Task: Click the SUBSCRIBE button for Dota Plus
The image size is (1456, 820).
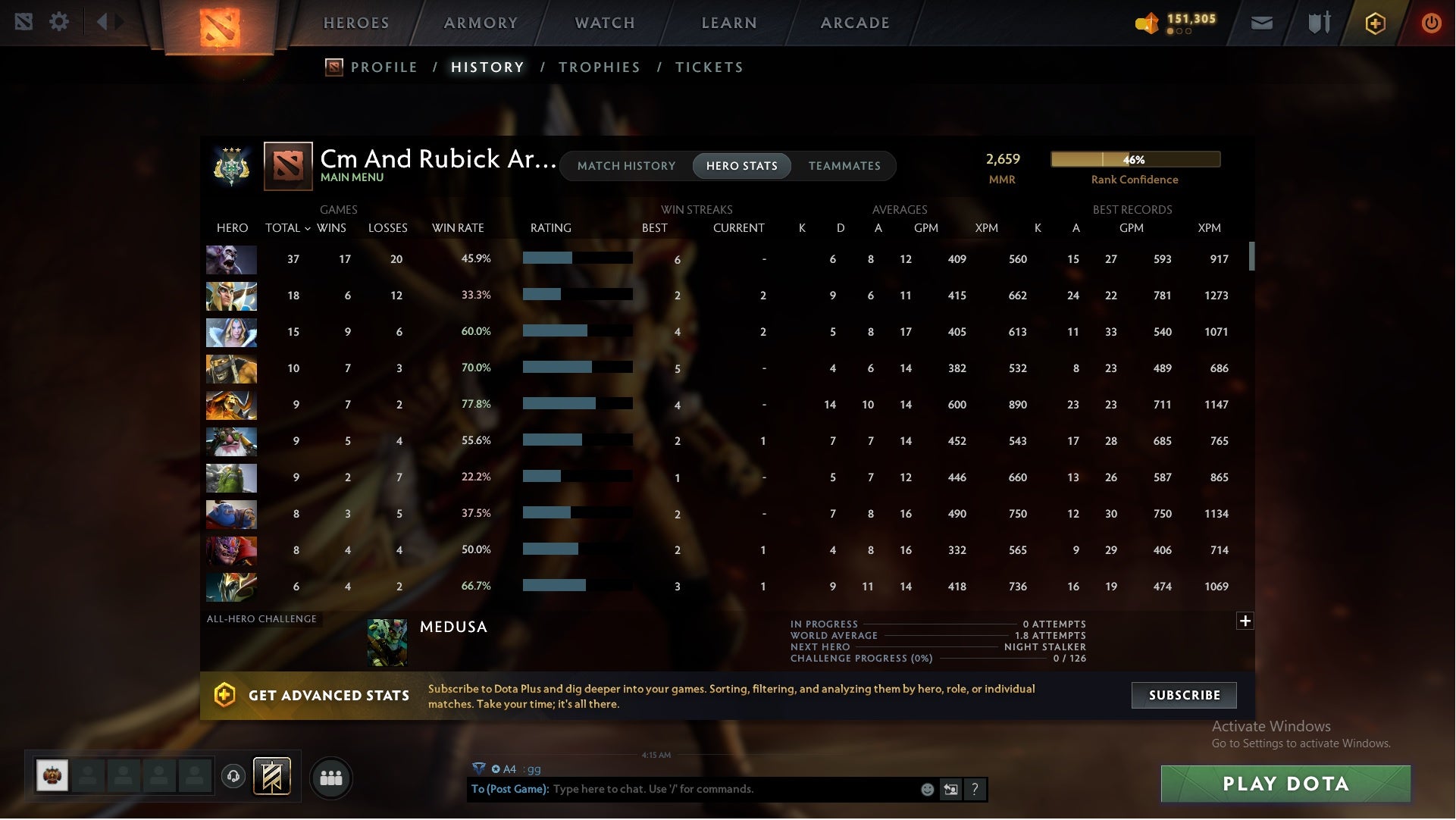Action: [1183, 695]
